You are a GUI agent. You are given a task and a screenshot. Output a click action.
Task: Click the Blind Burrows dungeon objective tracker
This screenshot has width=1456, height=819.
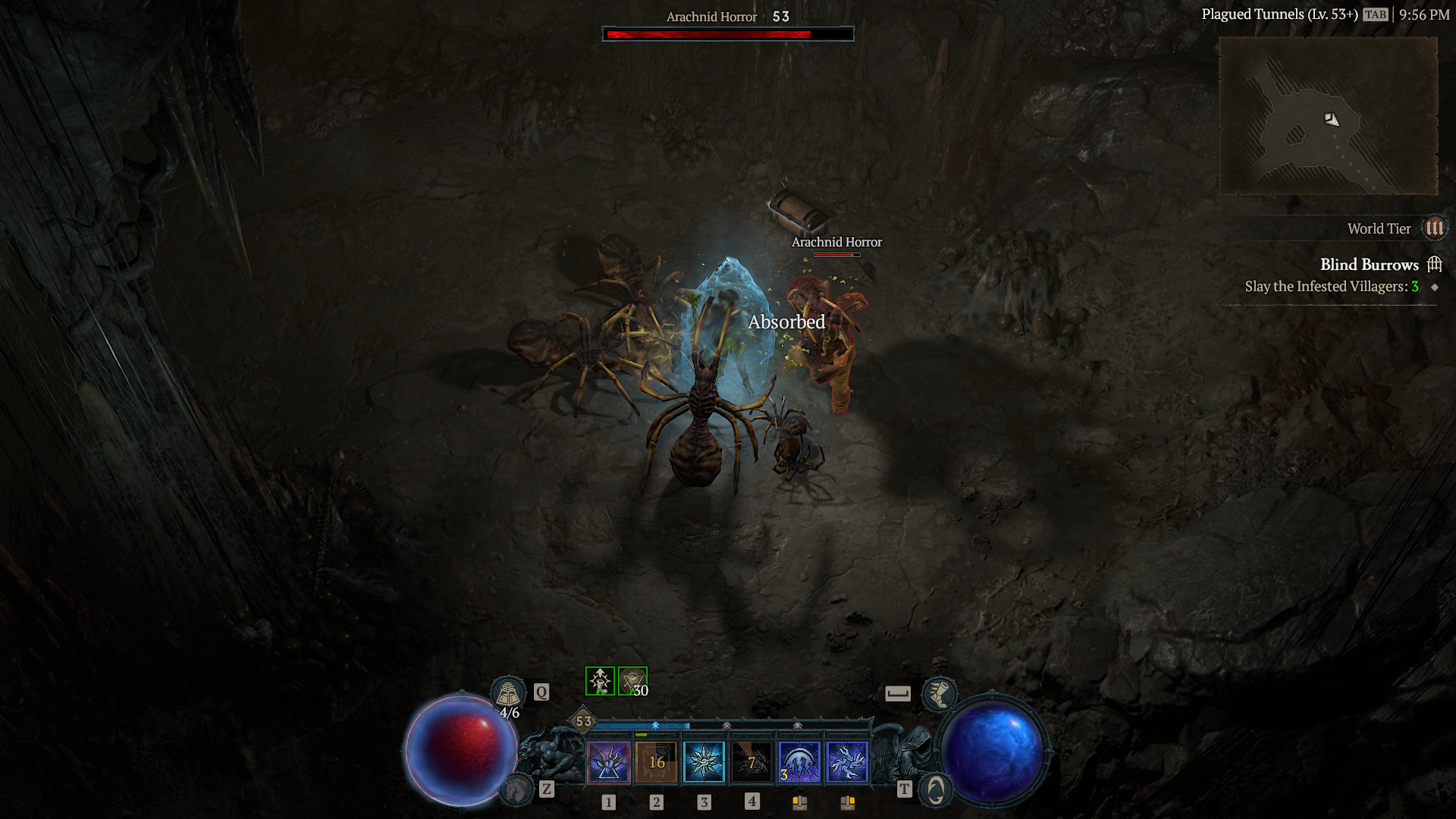(1369, 265)
